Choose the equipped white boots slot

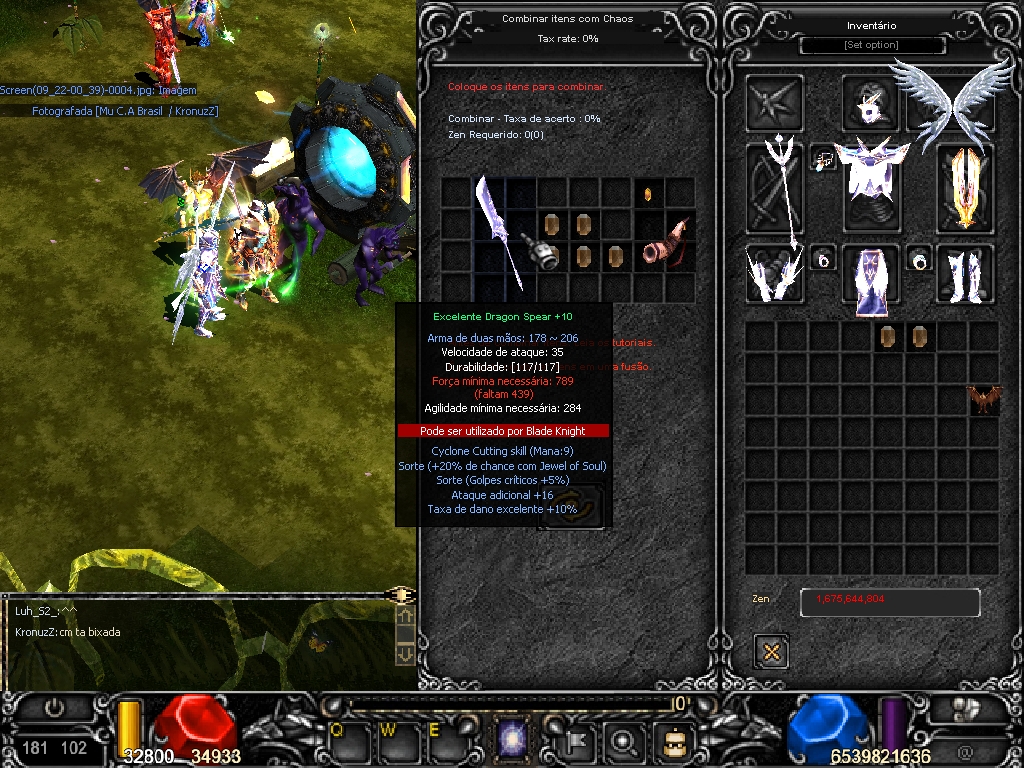point(965,273)
